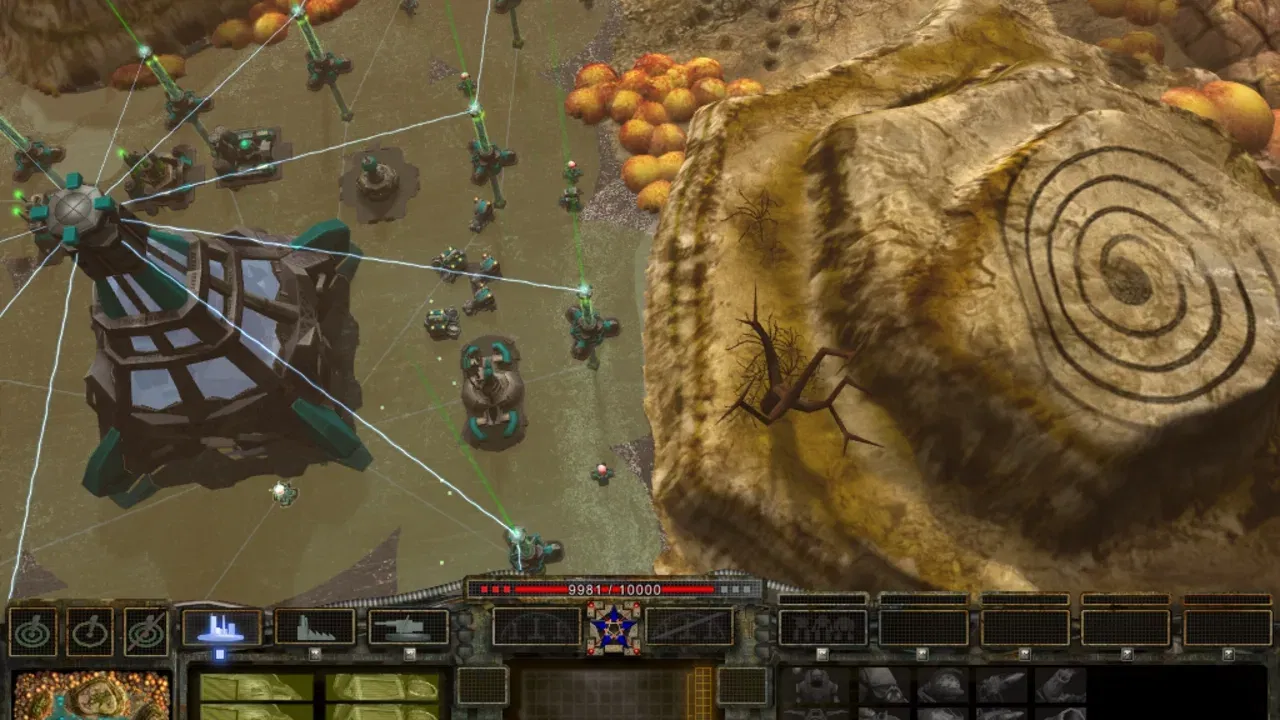1280x720 pixels.
Task: Click the 9981/10000 energy readout
Action: [x=615, y=590]
